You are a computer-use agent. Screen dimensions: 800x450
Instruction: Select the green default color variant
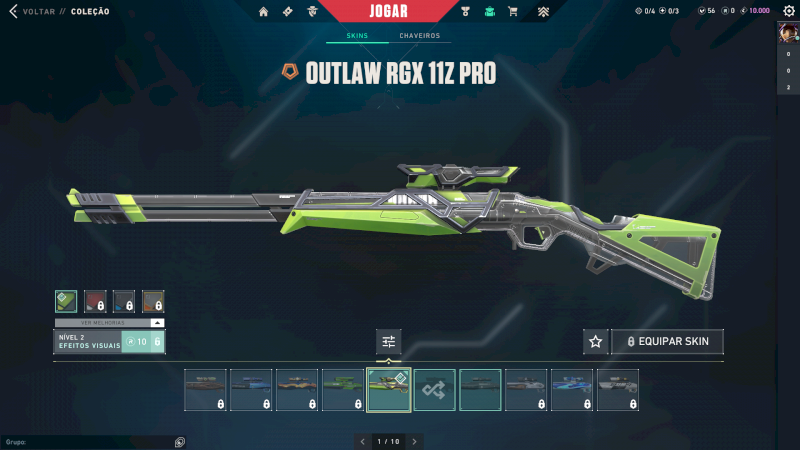[x=66, y=301]
